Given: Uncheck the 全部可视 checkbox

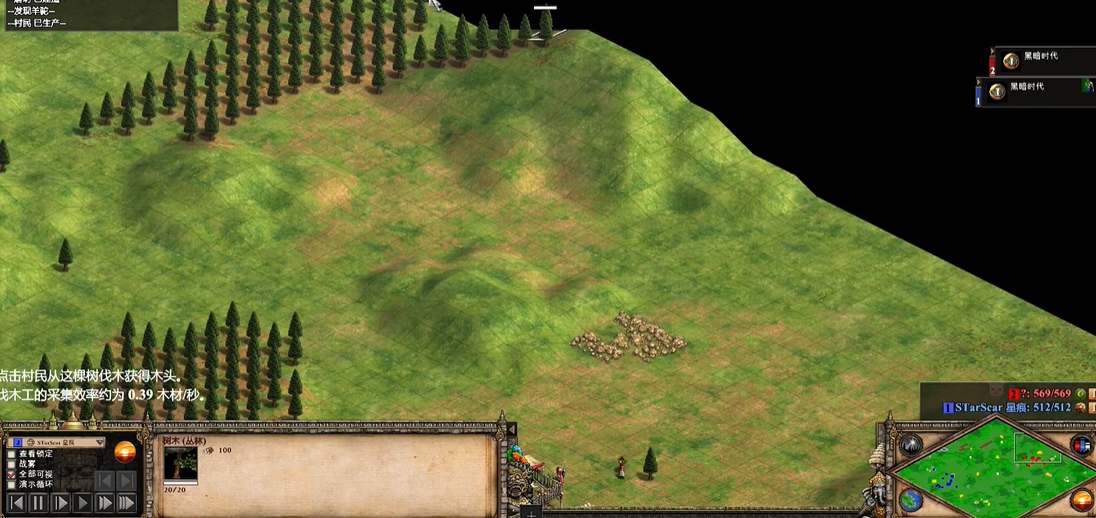Looking at the screenshot, I should tap(12, 475).
